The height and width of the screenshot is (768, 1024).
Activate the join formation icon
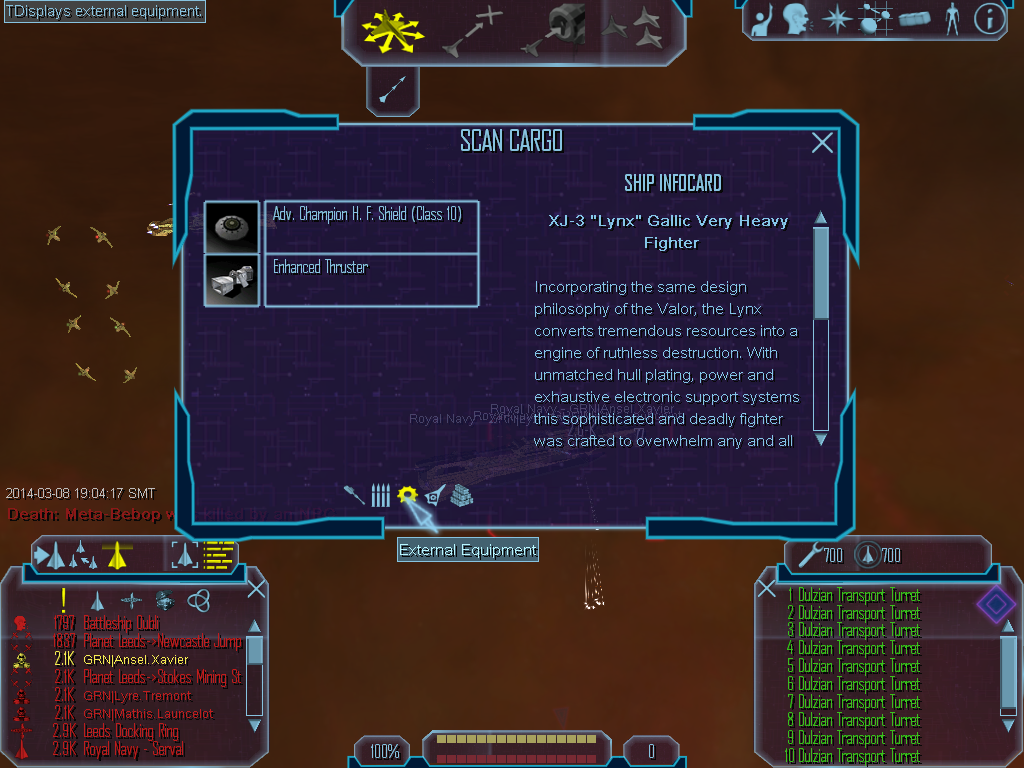[x=635, y=28]
